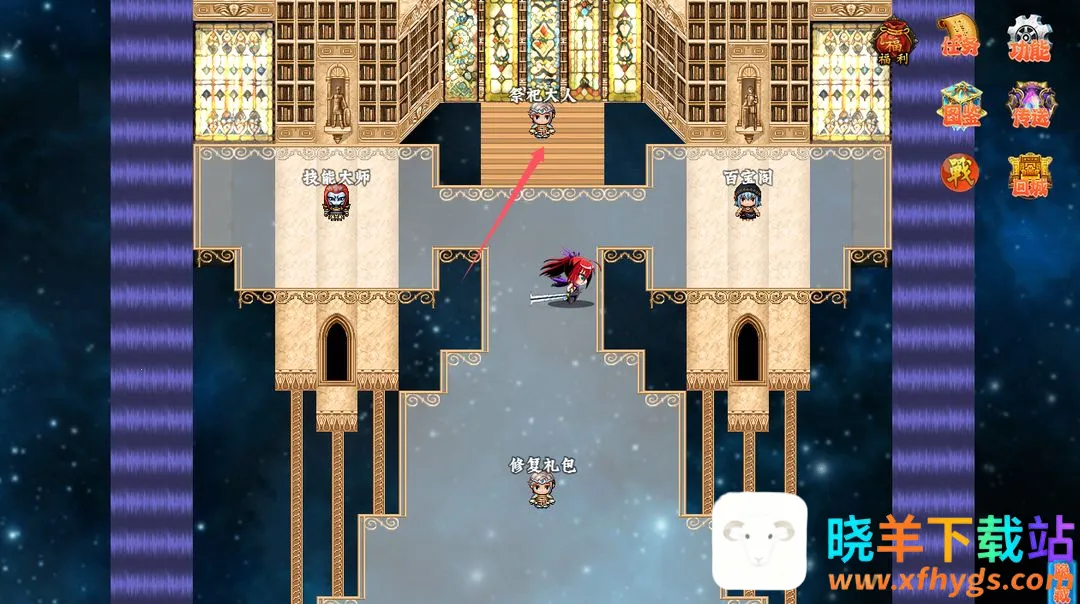Activate the 传送 teleport crystal icon
Screen dimensions: 1080x604
coord(1028,105)
